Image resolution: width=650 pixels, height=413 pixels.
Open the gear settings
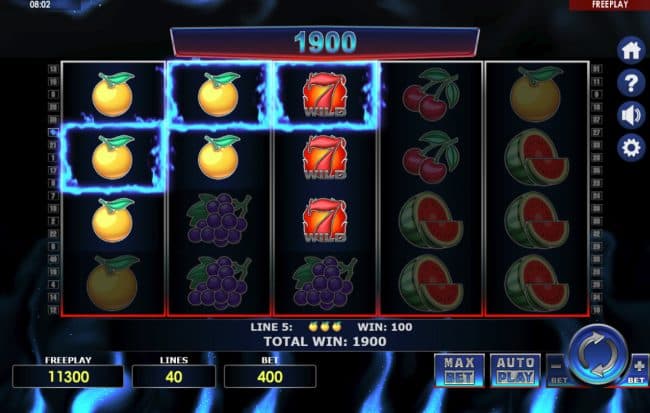coord(631,149)
